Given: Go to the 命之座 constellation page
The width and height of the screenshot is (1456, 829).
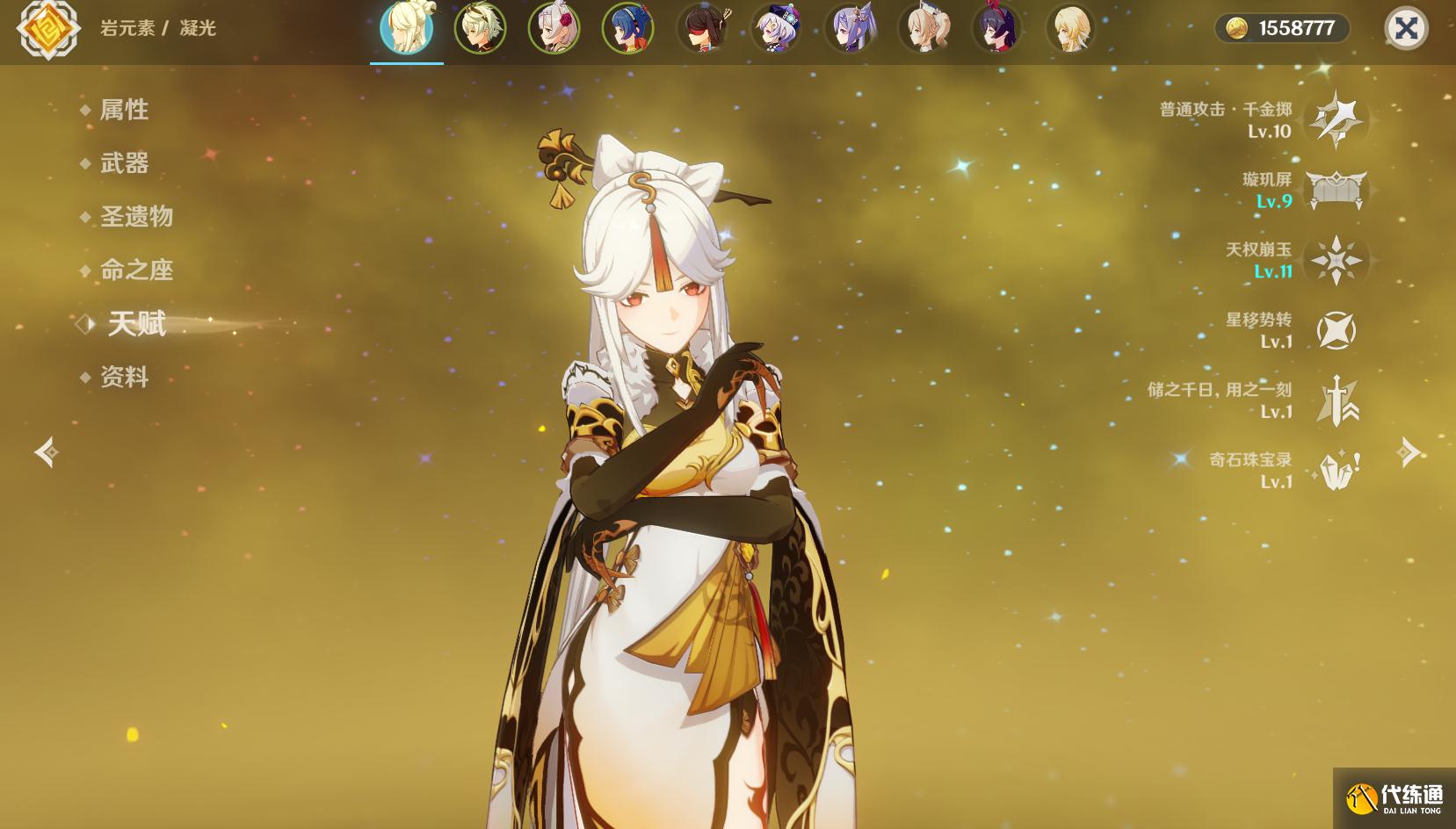Looking at the screenshot, I should click(136, 270).
